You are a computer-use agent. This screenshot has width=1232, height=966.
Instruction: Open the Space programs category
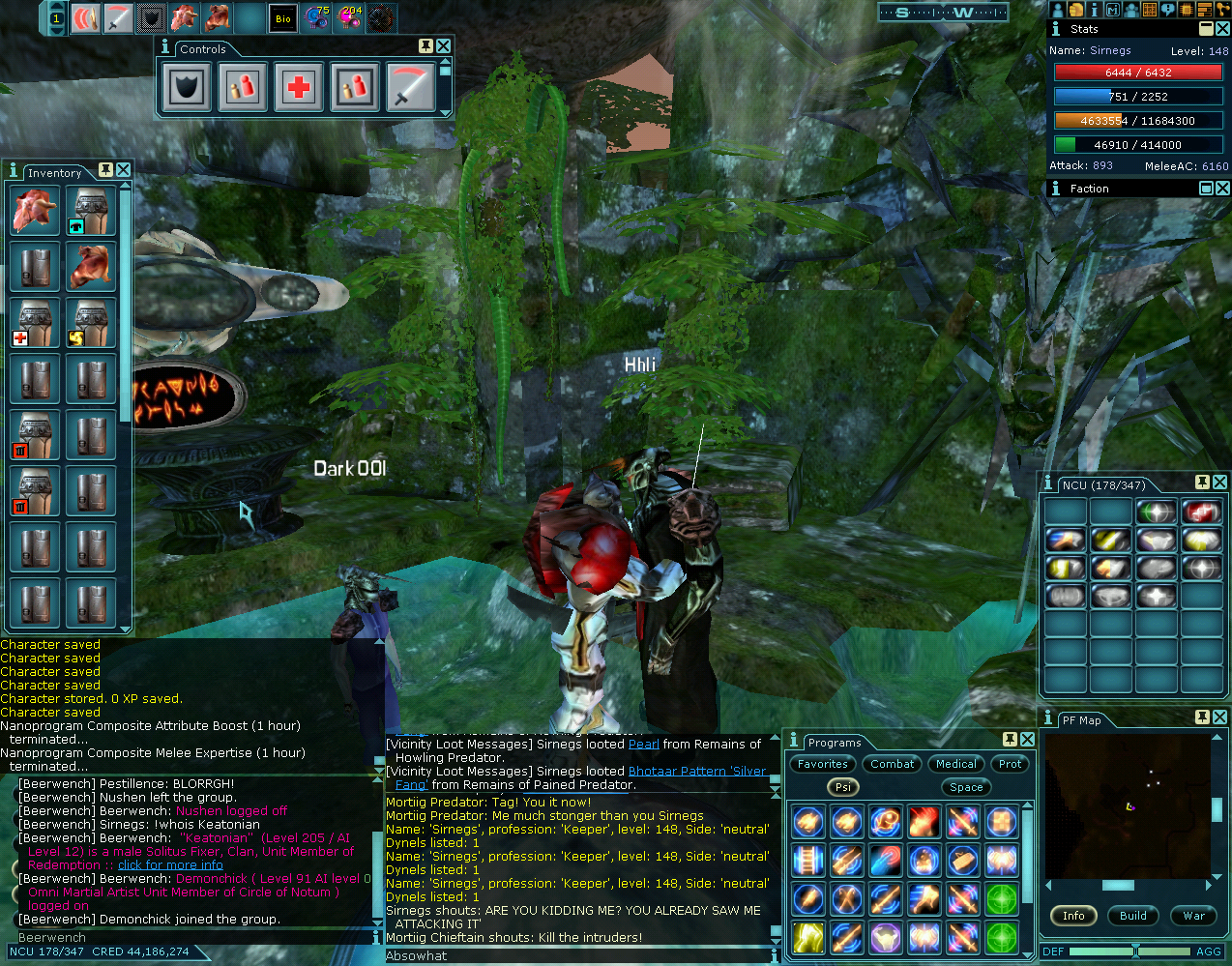click(966, 787)
